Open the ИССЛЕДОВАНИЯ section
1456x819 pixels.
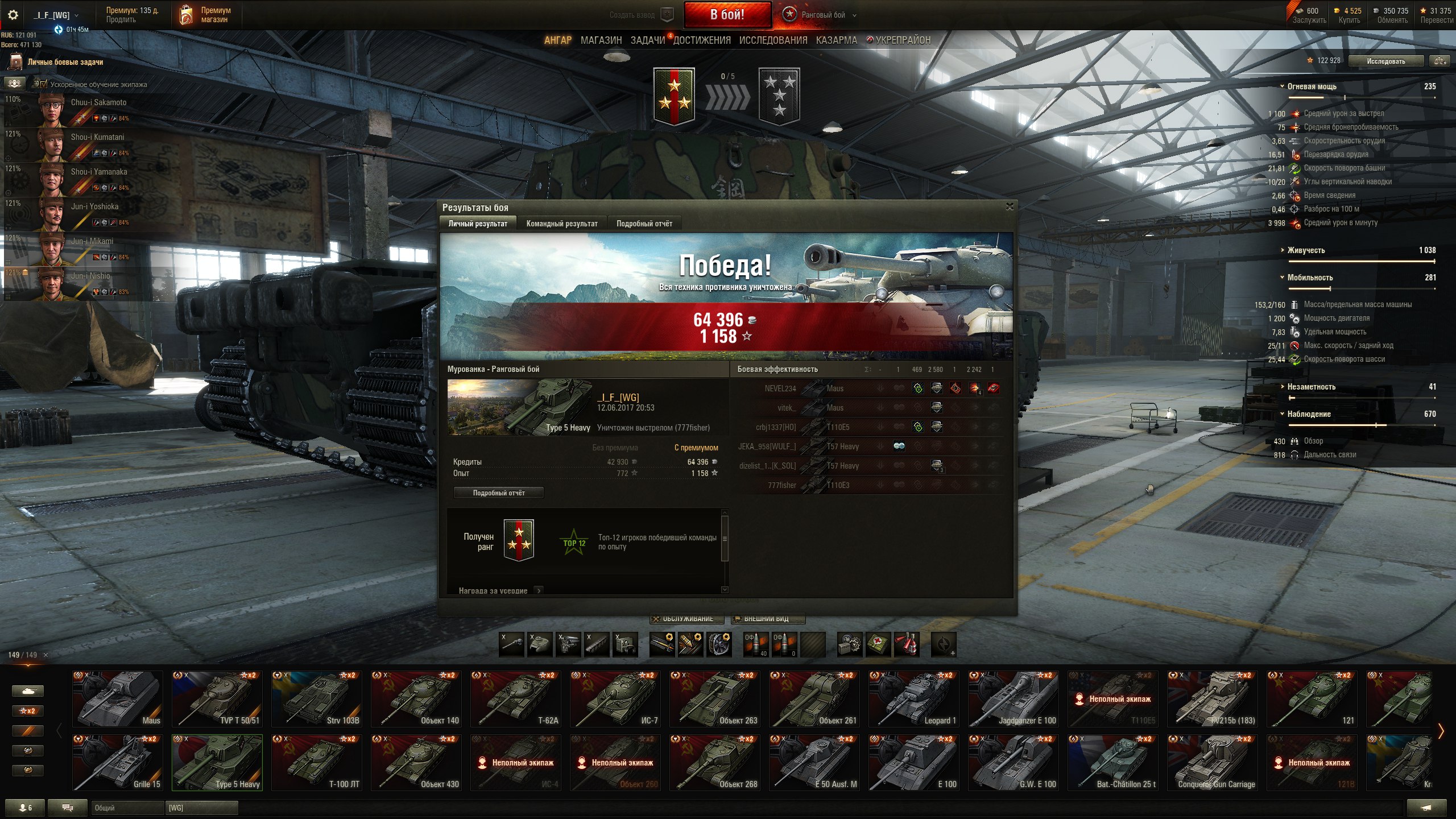click(x=773, y=40)
